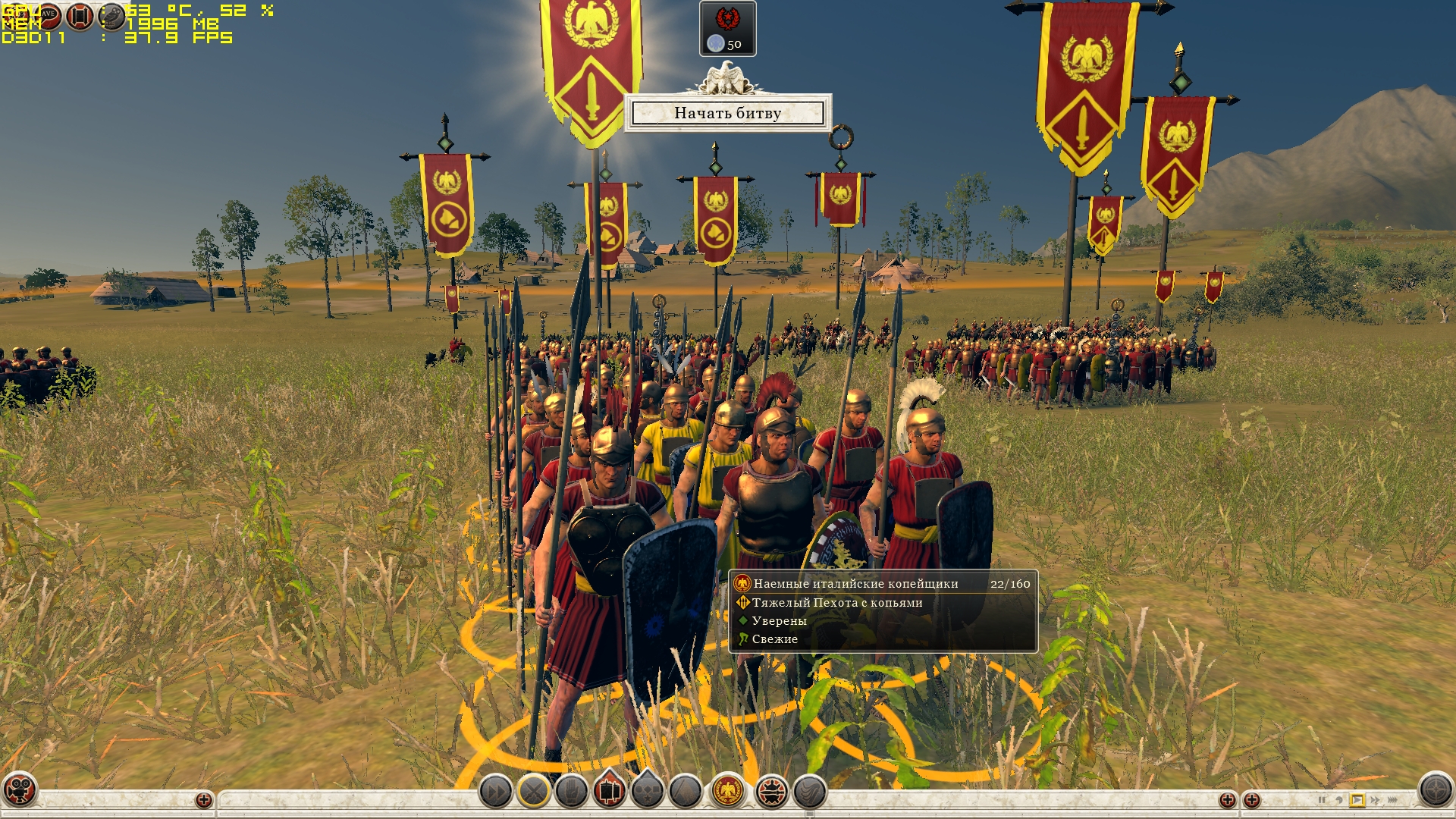The image size is (1456, 819).
Task: Select normal play speed
Action: [1357, 800]
